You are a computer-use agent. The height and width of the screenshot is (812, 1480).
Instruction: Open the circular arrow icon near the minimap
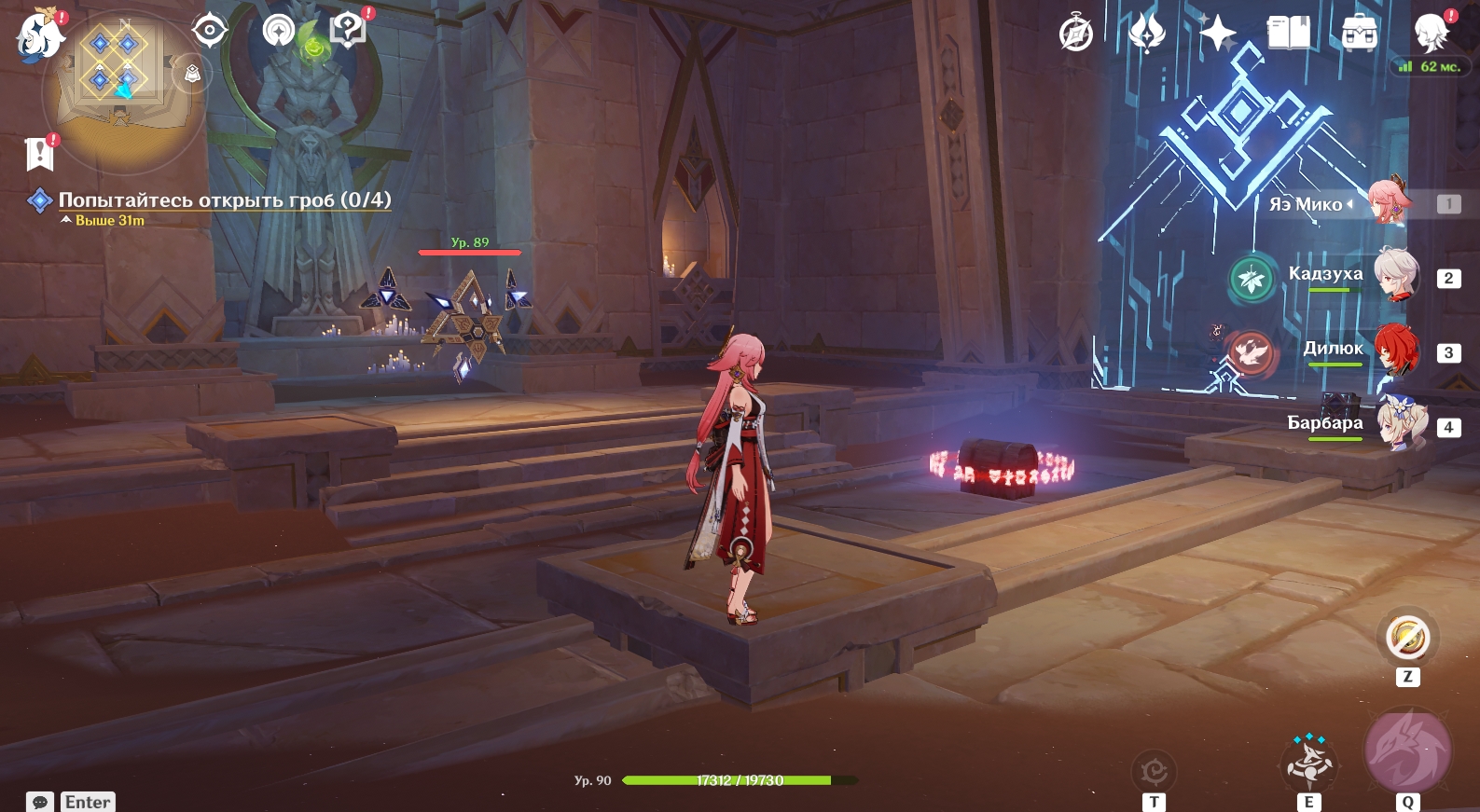pos(278,31)
